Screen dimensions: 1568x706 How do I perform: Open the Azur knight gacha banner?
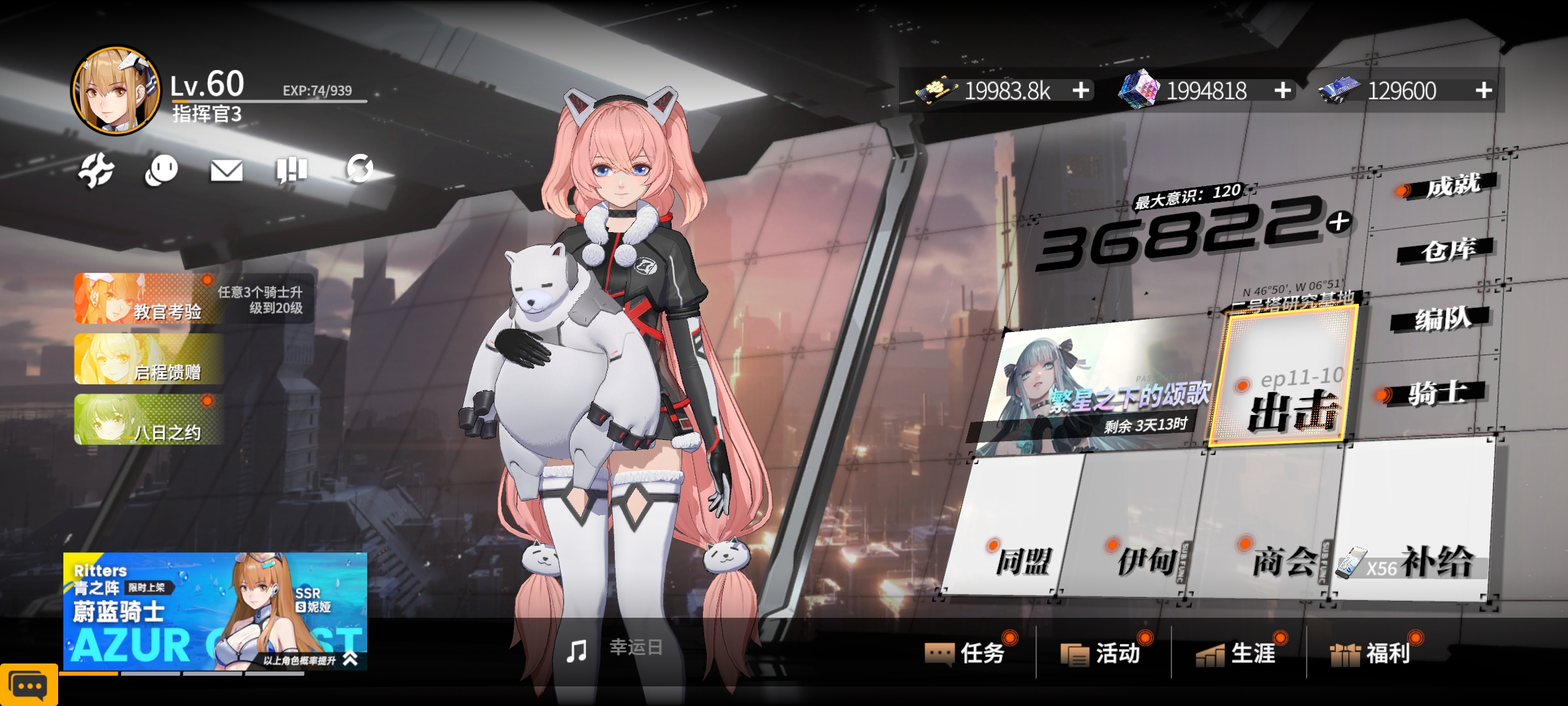pos(215,611)
